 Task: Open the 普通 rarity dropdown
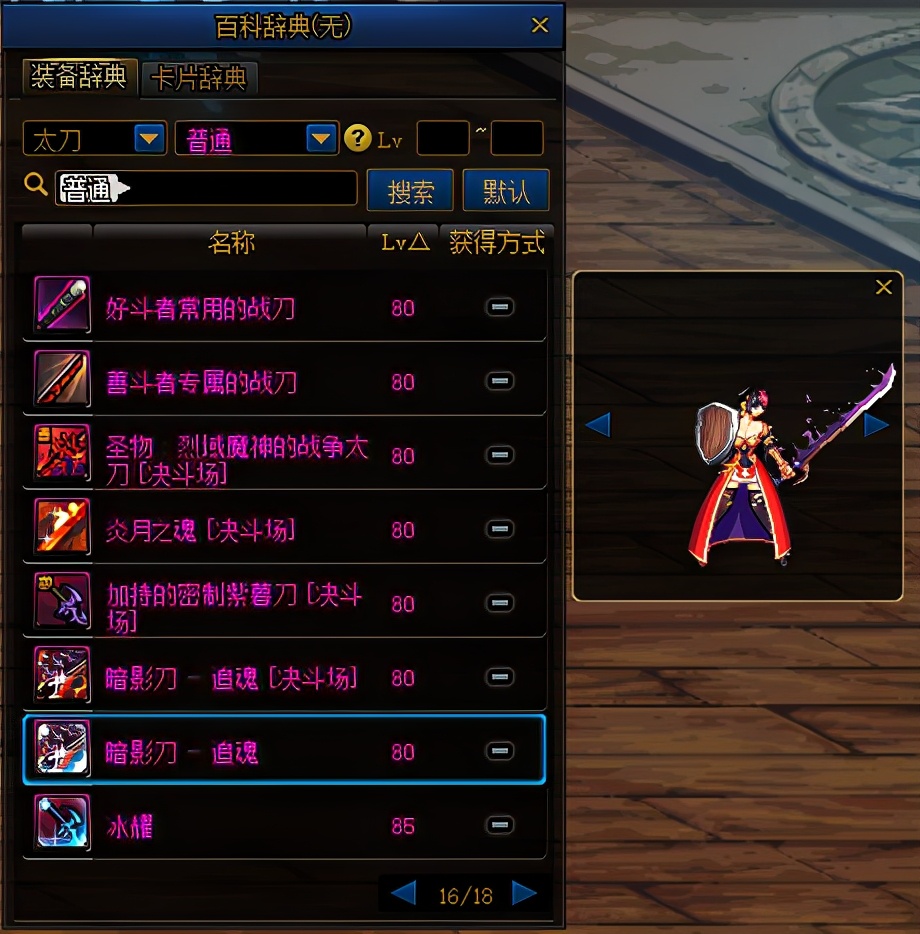[x=321, y=139]
